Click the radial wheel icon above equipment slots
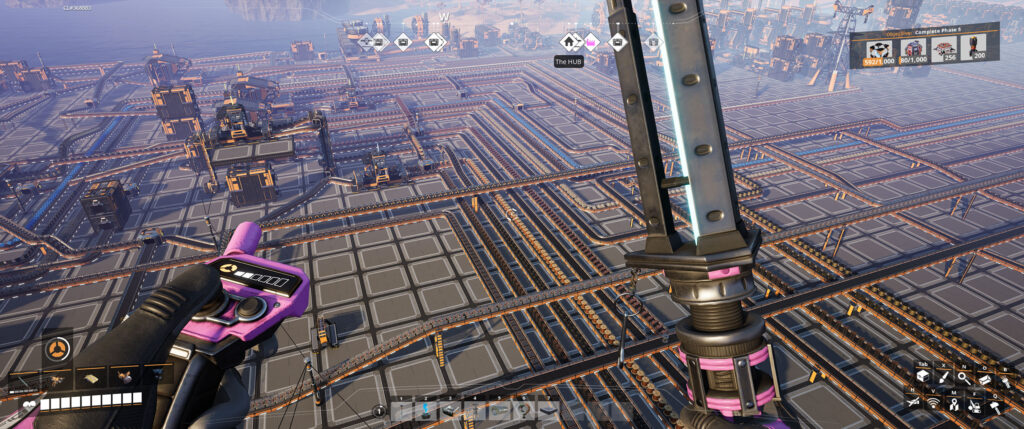1024x429 pixels. (x=57, y=349)
